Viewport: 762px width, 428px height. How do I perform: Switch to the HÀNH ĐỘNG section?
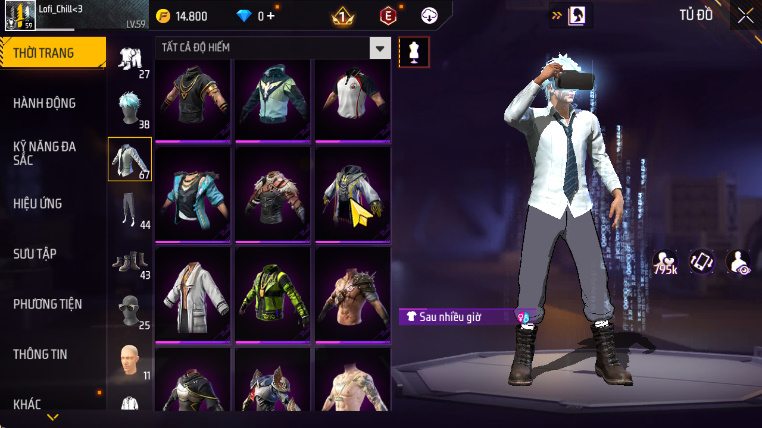(x=44, y=103)
